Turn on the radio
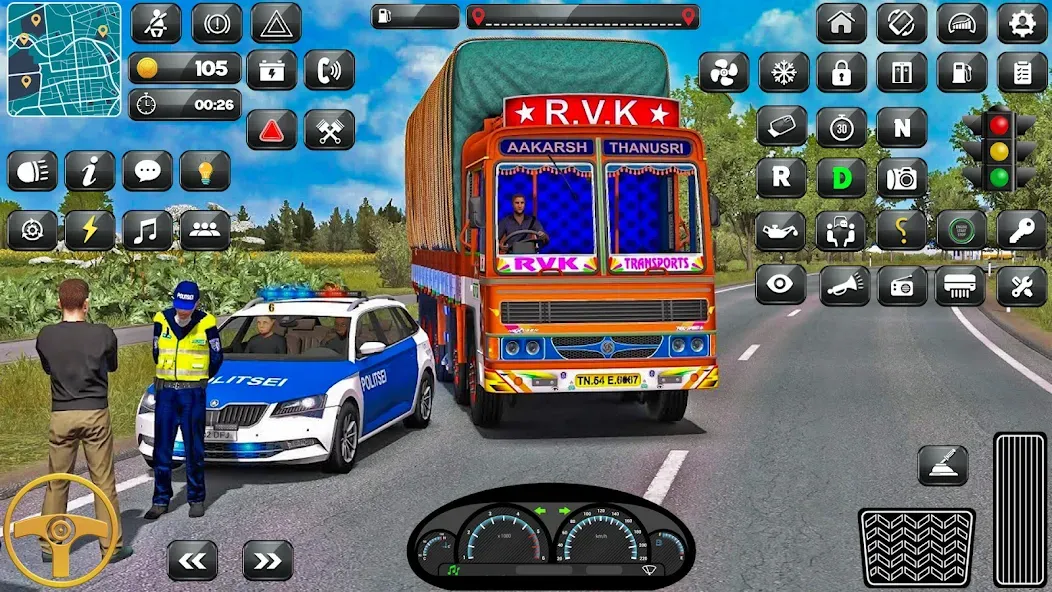Image resolution: width=1052 pixels, height=592 pixels. (901, 286)
